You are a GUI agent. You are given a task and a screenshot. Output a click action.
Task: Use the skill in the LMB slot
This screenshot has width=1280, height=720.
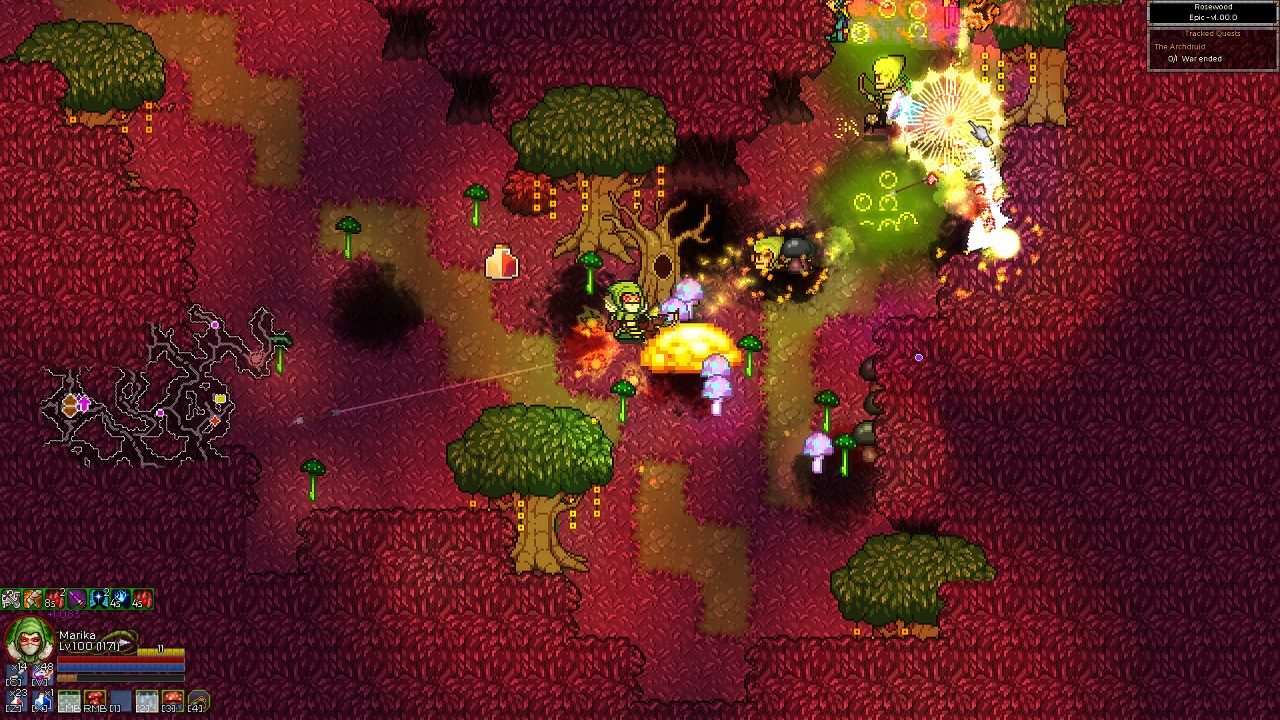point(69,700)
